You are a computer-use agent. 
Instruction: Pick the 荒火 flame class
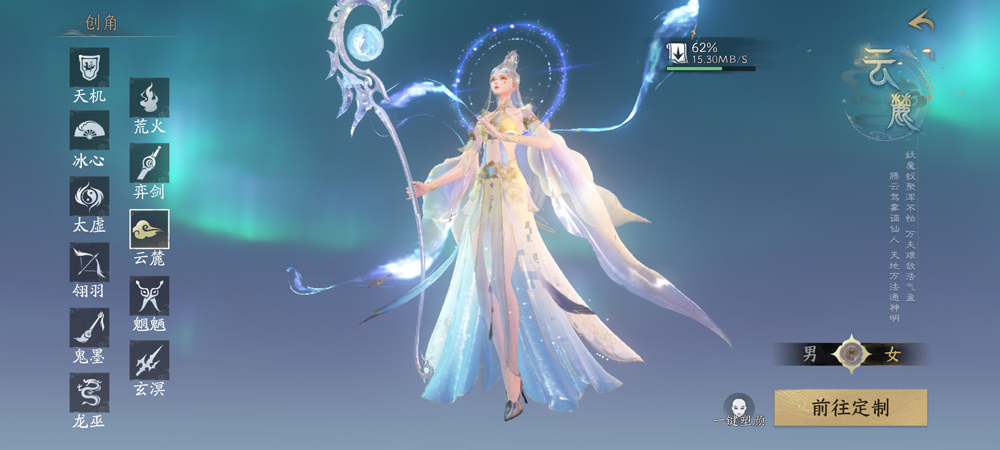tap(149, 98)
